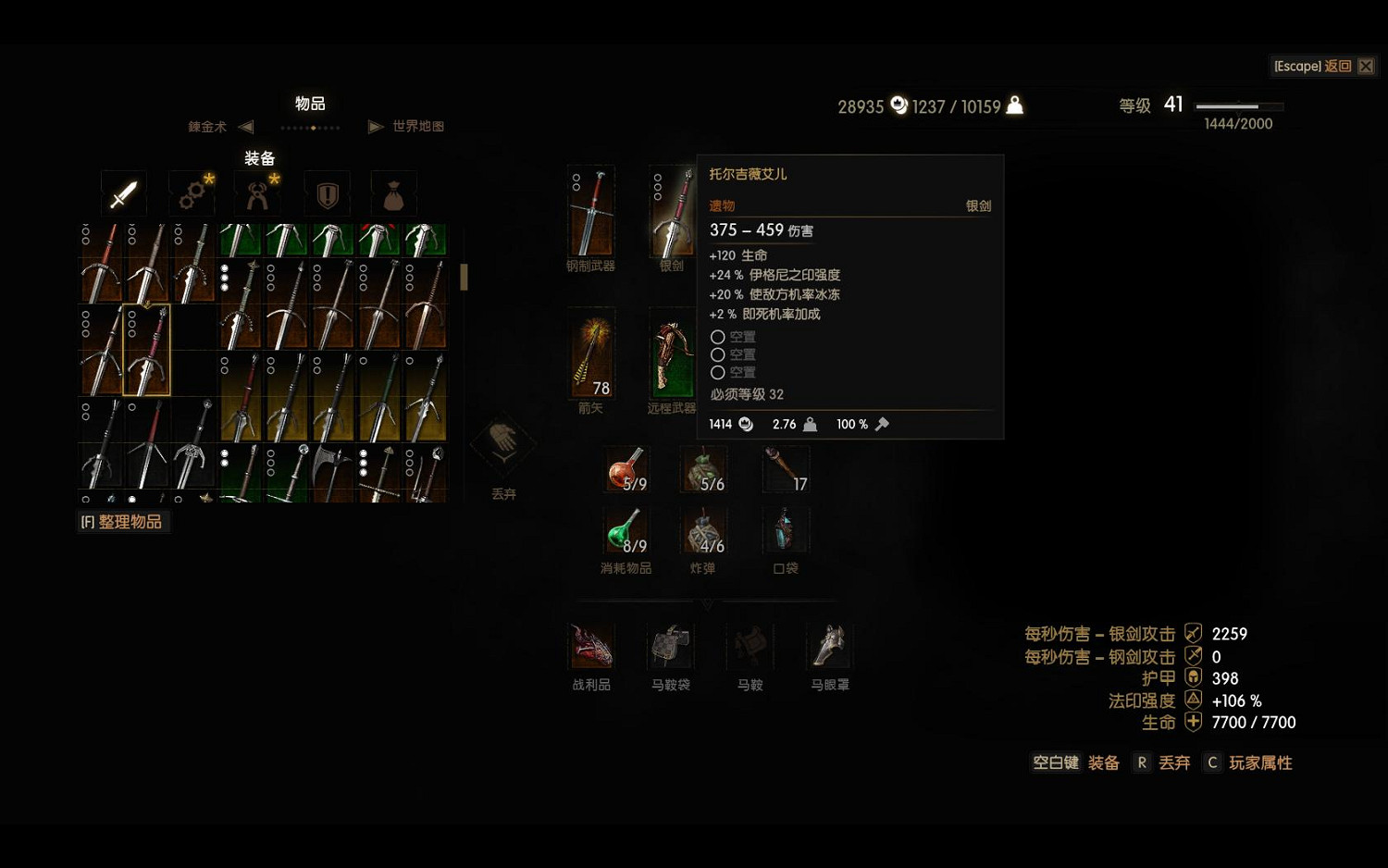The image size is (1388, 868).
Task: Click the 马眼罩 horse blinders slot
Action: click(827, 643)
